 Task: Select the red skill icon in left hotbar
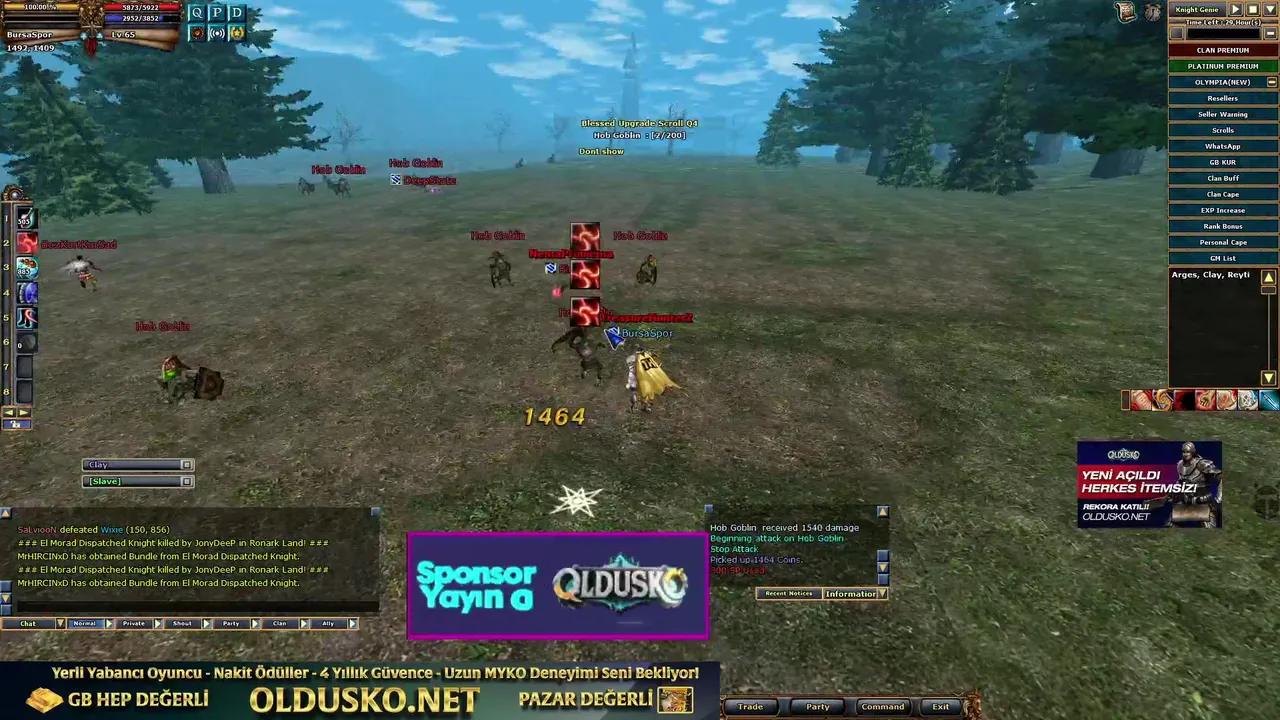coord(26,242)
